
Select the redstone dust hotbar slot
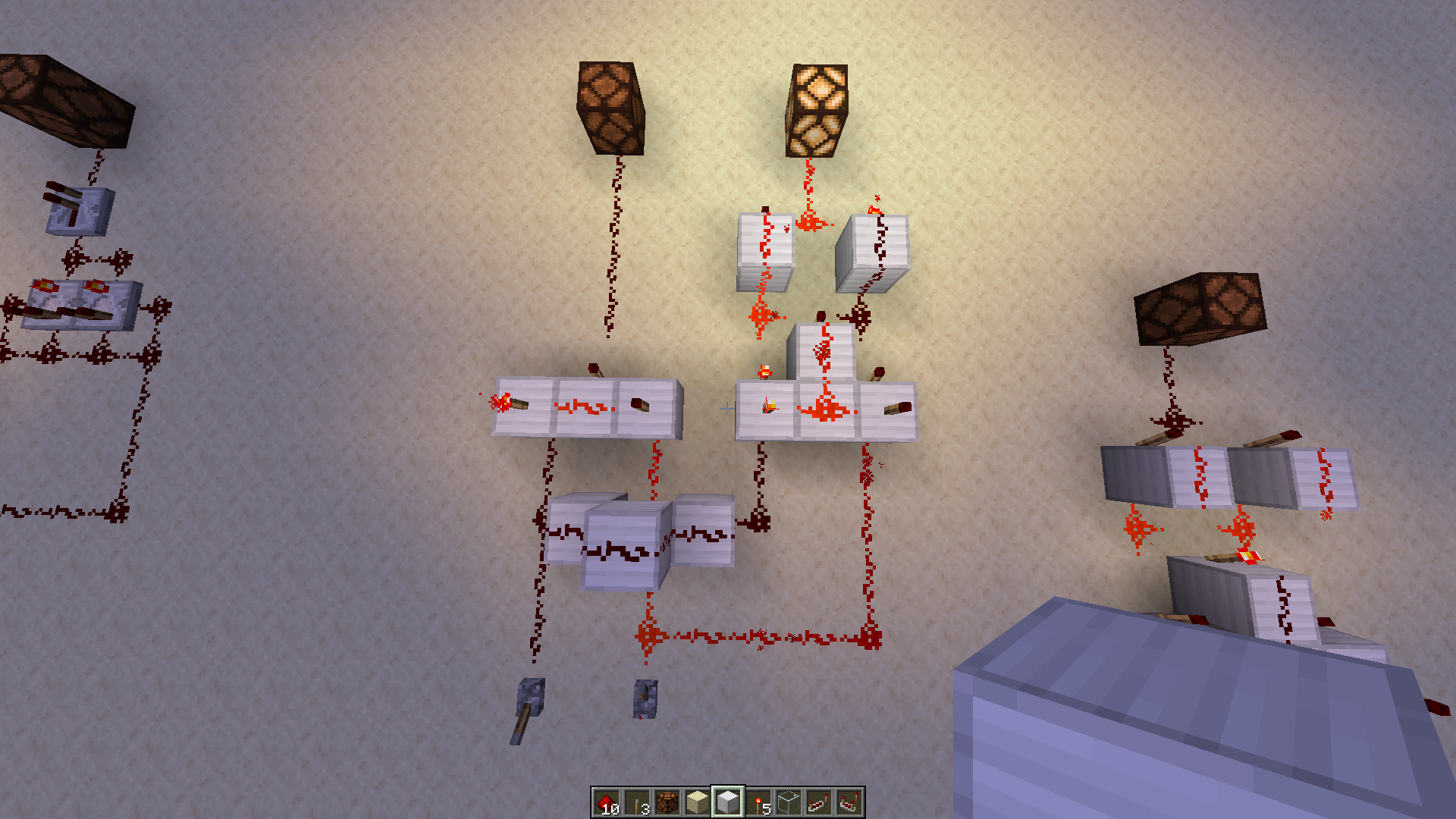pyautogui.click(x=607, y=802)
